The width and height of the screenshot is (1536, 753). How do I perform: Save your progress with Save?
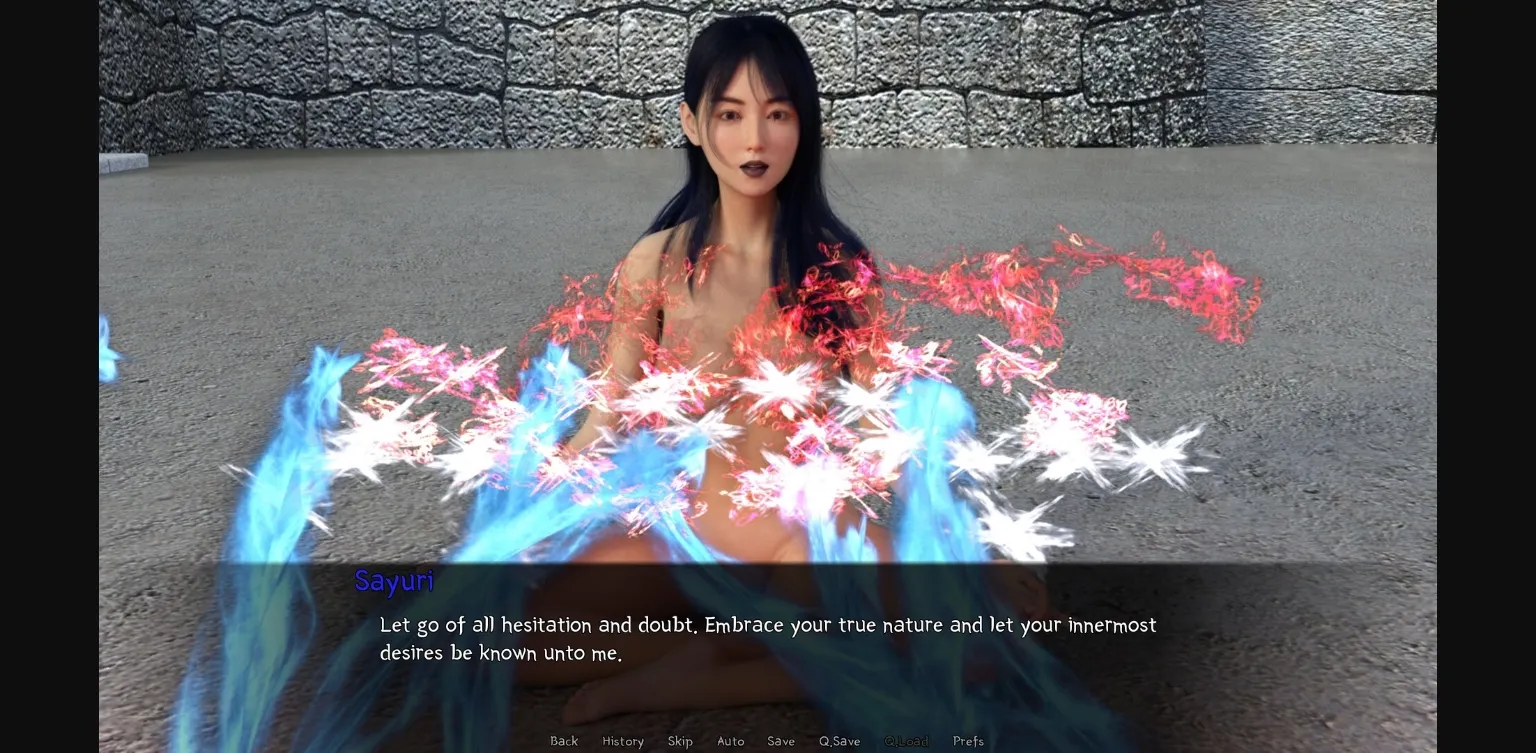click(x=781, y=741)
